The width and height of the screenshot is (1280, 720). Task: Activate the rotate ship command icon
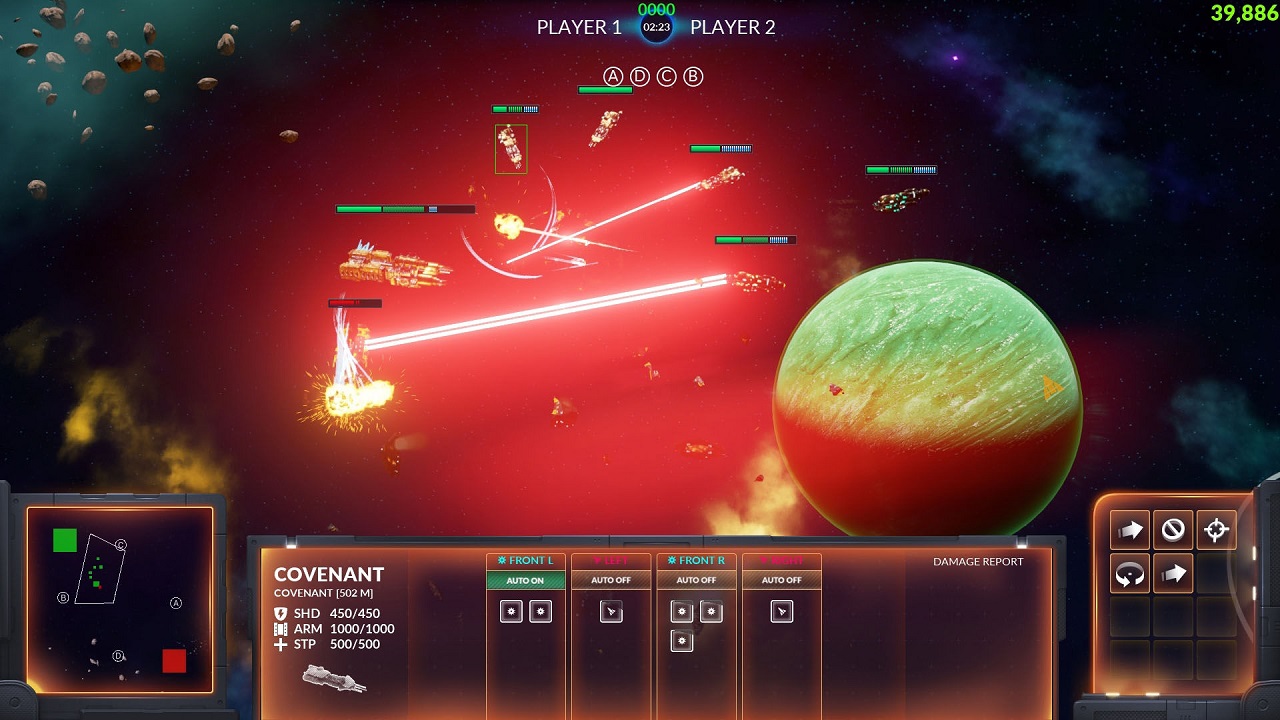(1130, 574)
